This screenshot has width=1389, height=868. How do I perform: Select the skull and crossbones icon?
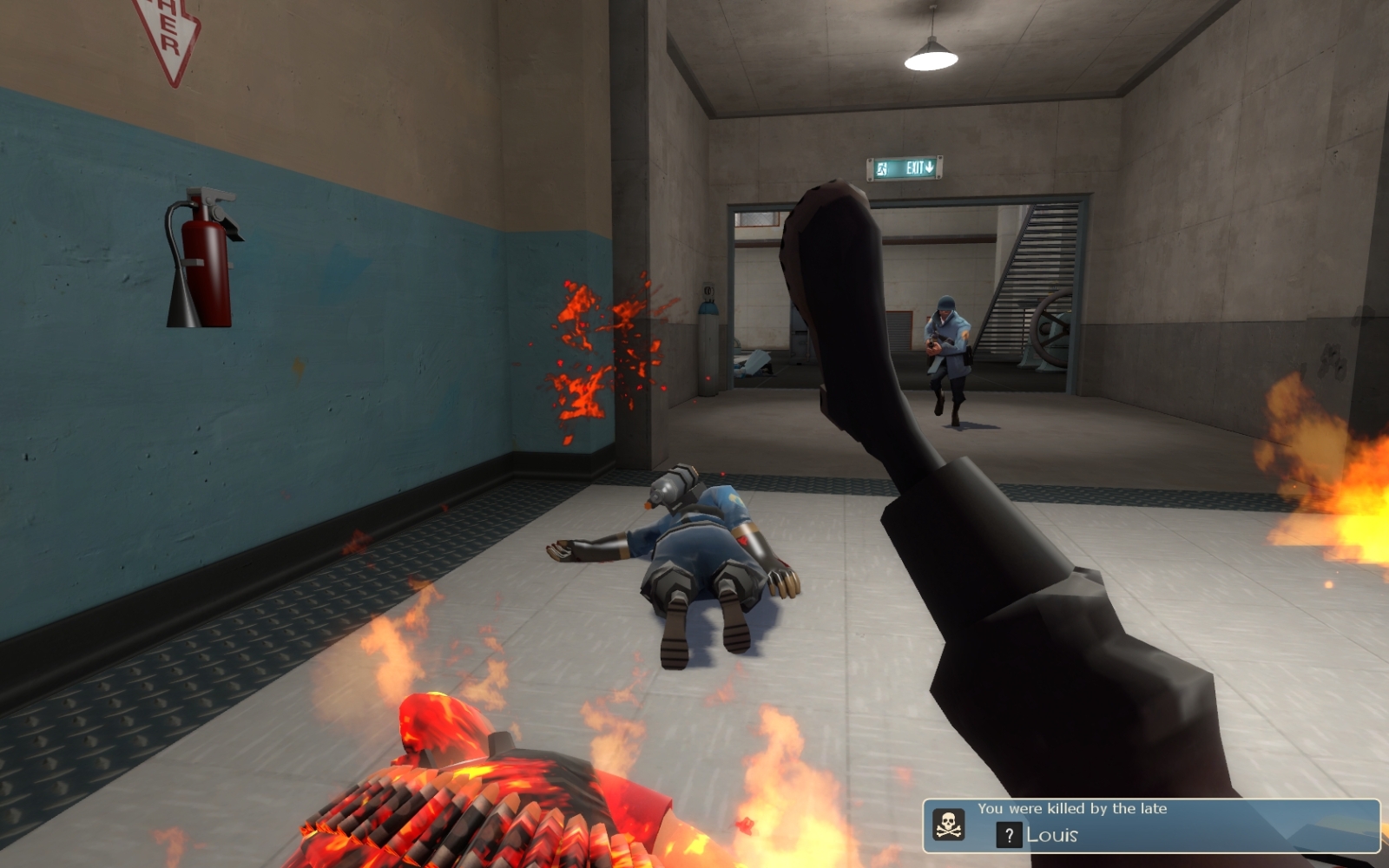[x=949, y=824]
